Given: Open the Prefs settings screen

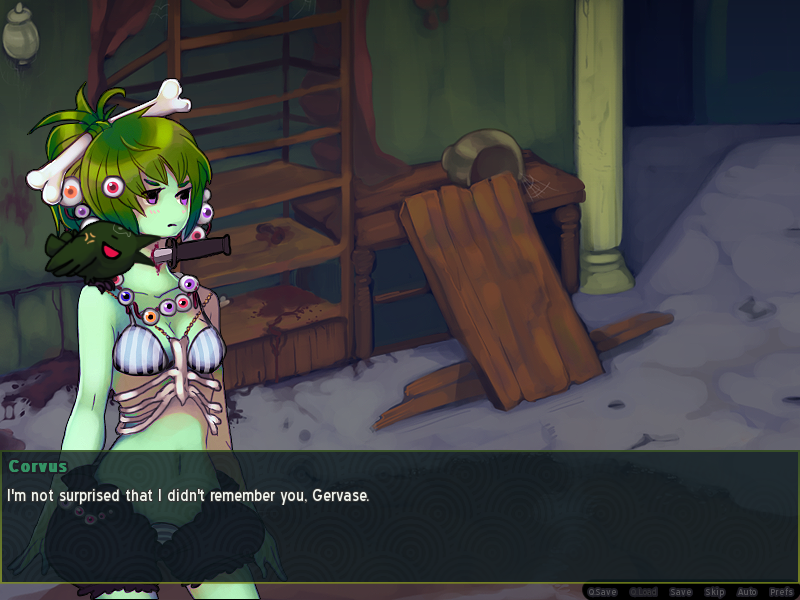Looking at the screenshot, I should [781, 592].
